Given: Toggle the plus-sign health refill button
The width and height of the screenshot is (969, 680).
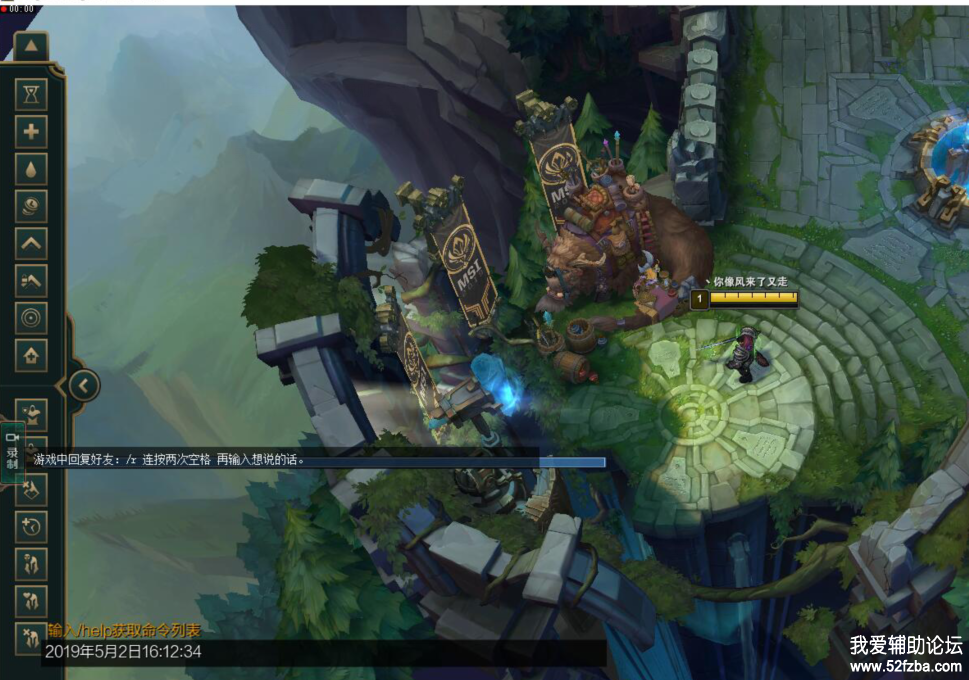Looking at the screenshot, I should [x=32, y=131].
